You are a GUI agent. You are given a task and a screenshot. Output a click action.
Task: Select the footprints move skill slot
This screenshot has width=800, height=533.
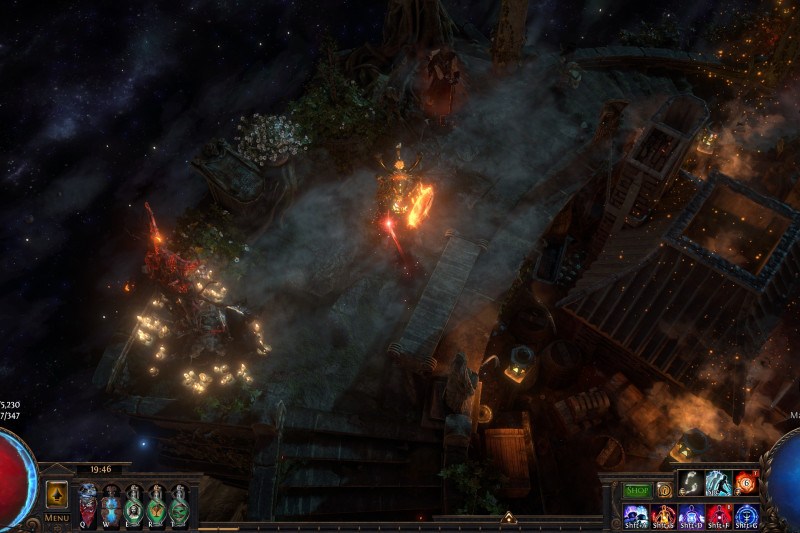[690, 483]
